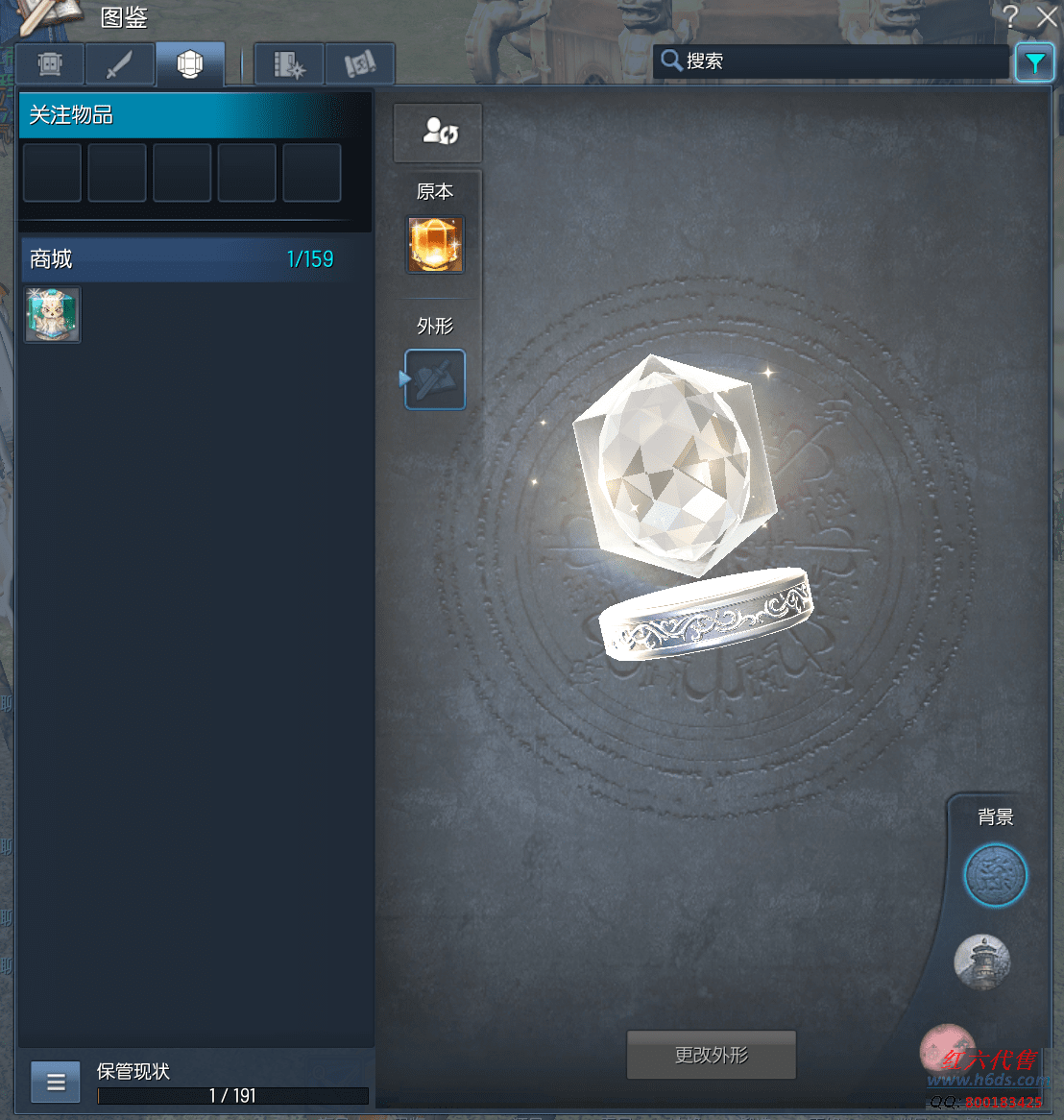Open the question mark help
1064x1120 pixels.
(1010, 16)
